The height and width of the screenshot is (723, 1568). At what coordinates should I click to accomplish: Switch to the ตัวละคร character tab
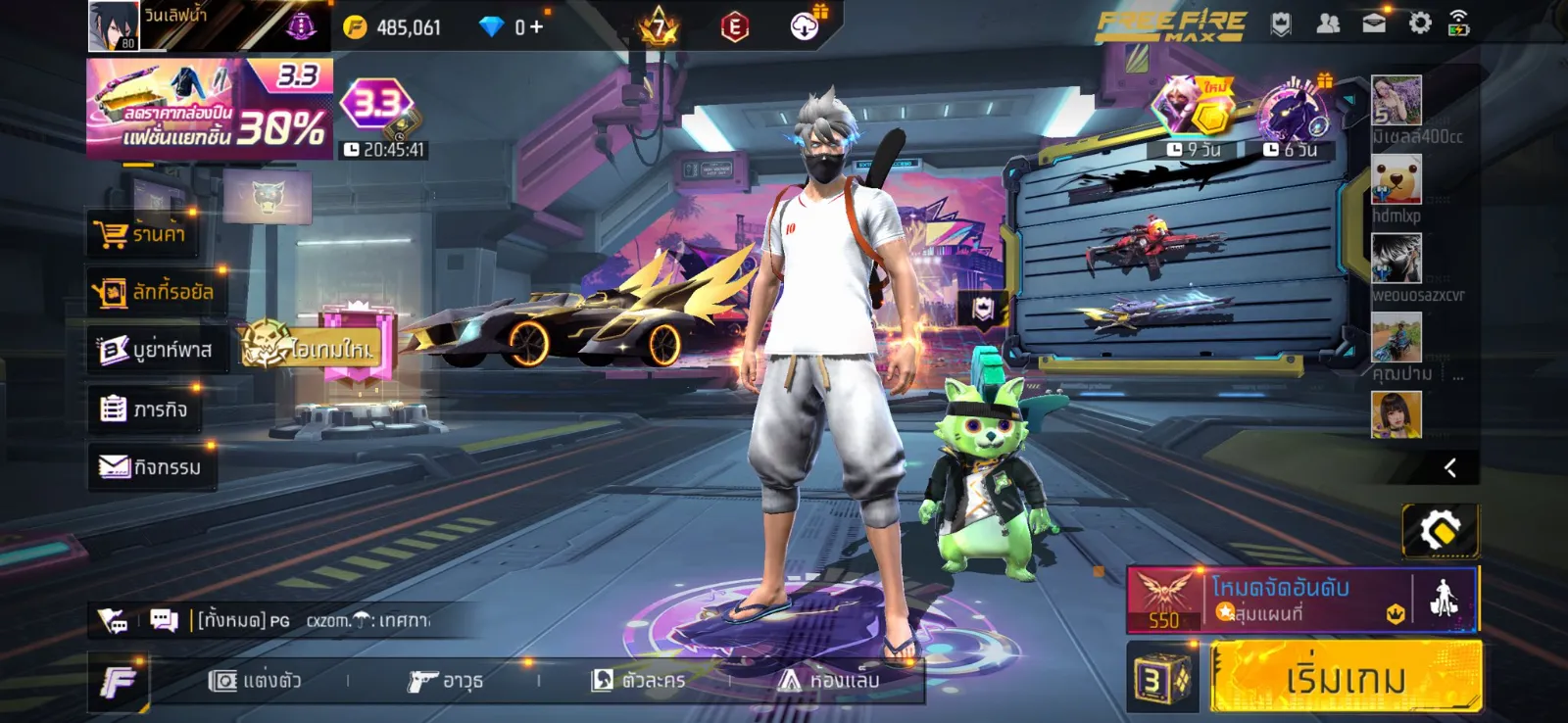coord(638,680)
